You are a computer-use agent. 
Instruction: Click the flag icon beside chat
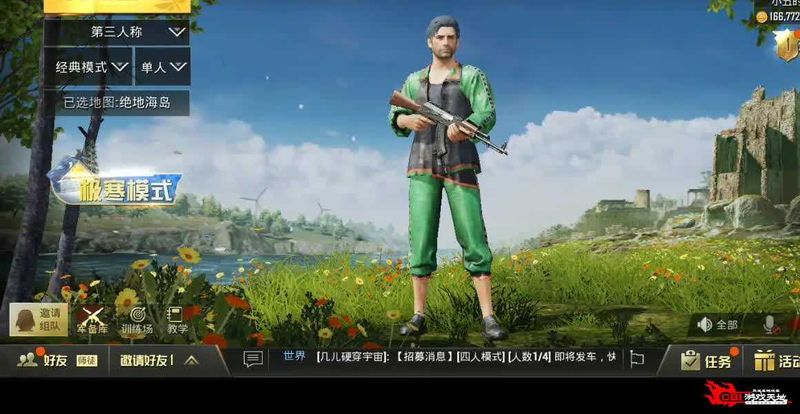[x=636, y=358]
